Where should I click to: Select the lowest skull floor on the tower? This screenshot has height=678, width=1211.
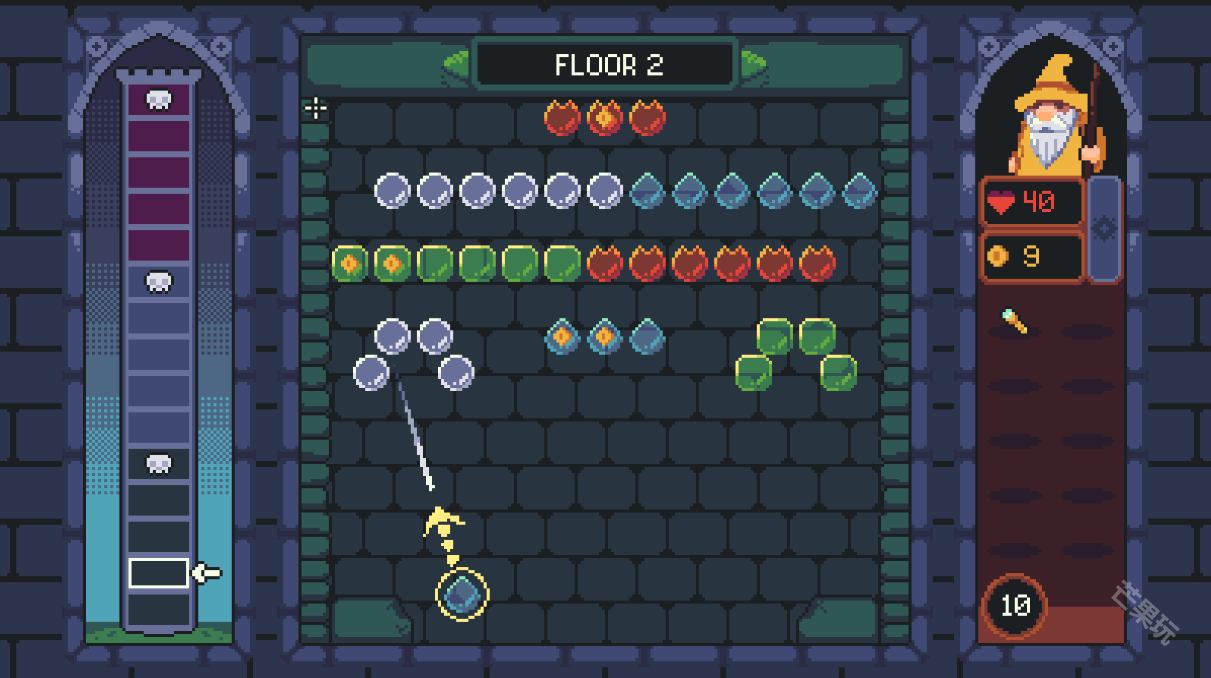[x=158, y=463]
